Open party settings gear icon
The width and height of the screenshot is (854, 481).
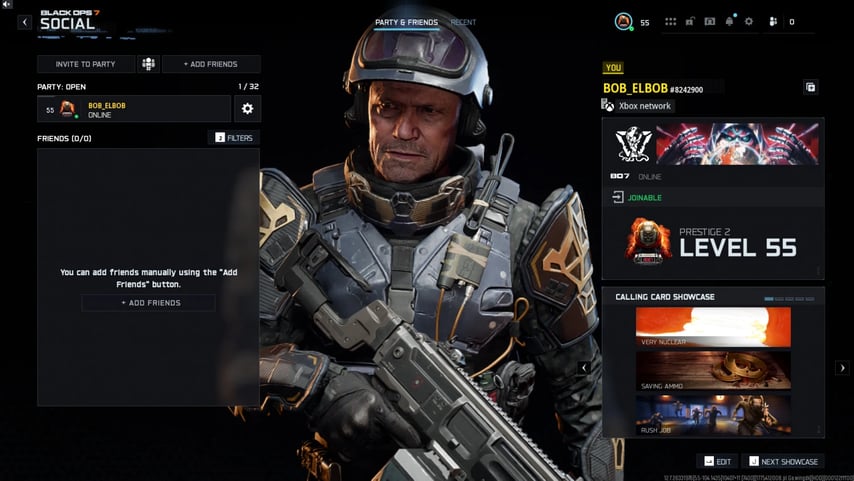247,109
